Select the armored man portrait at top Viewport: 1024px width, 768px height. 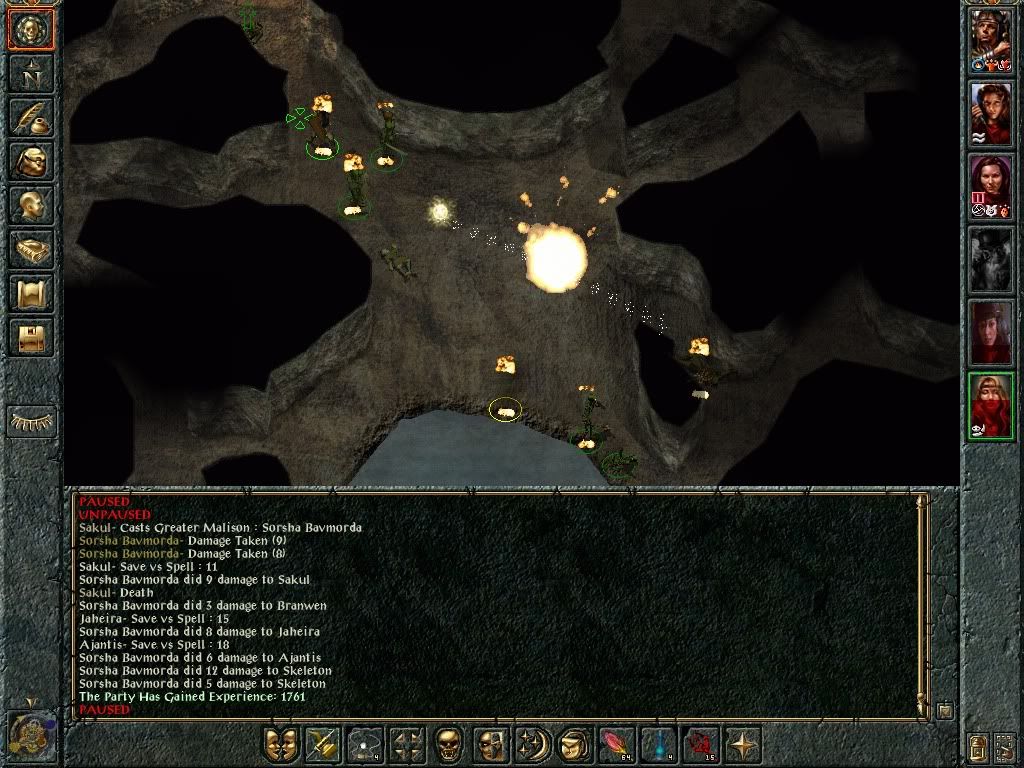(991, 41)
